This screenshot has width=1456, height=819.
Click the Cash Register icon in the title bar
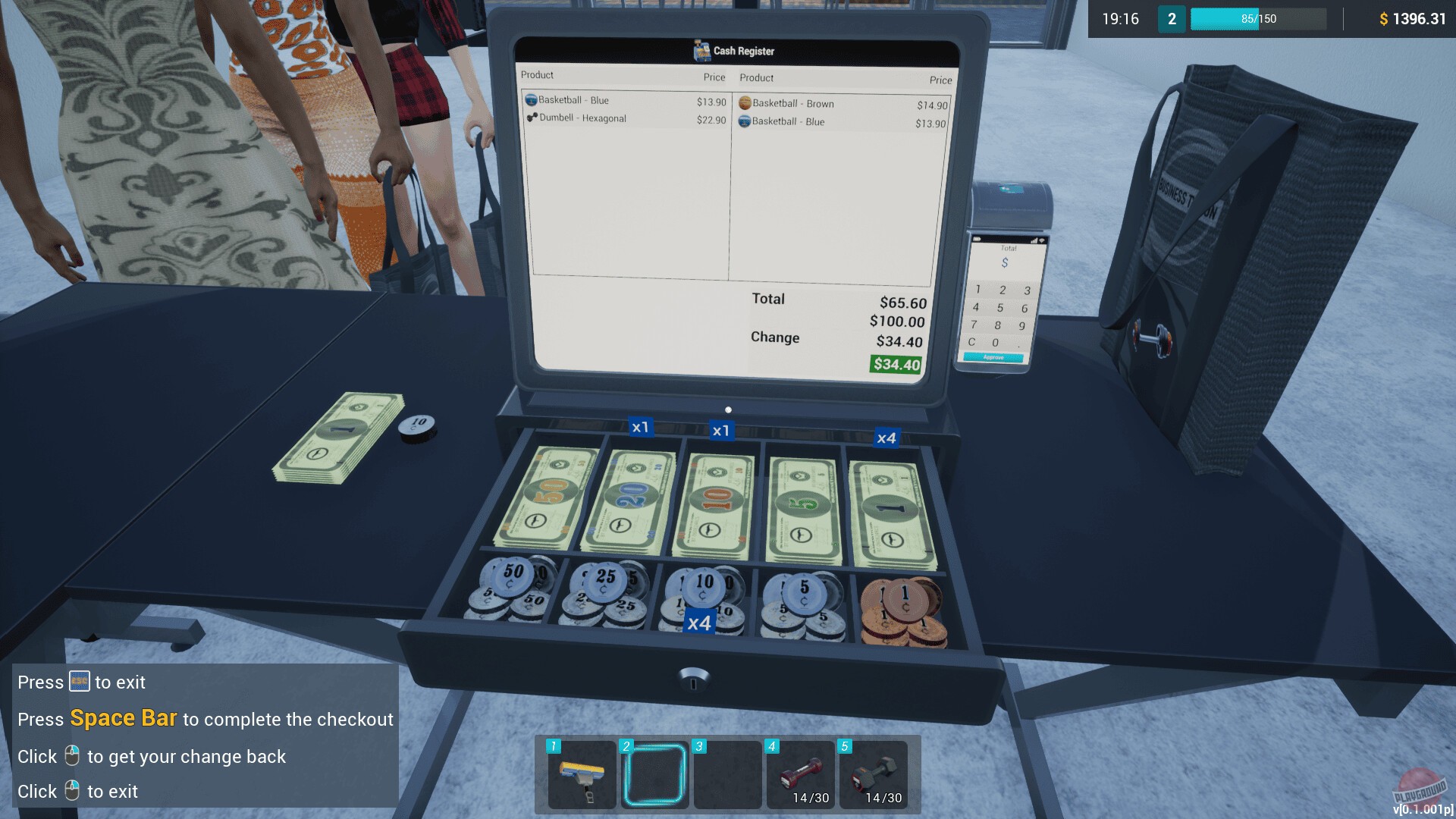pyautogui.click(x=698, y=50)
